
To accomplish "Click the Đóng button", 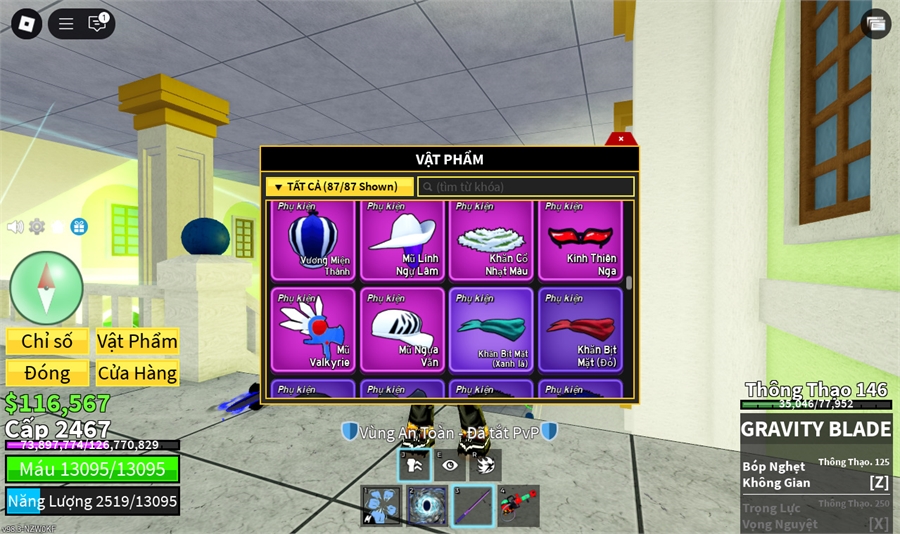I will coord(47,373).
